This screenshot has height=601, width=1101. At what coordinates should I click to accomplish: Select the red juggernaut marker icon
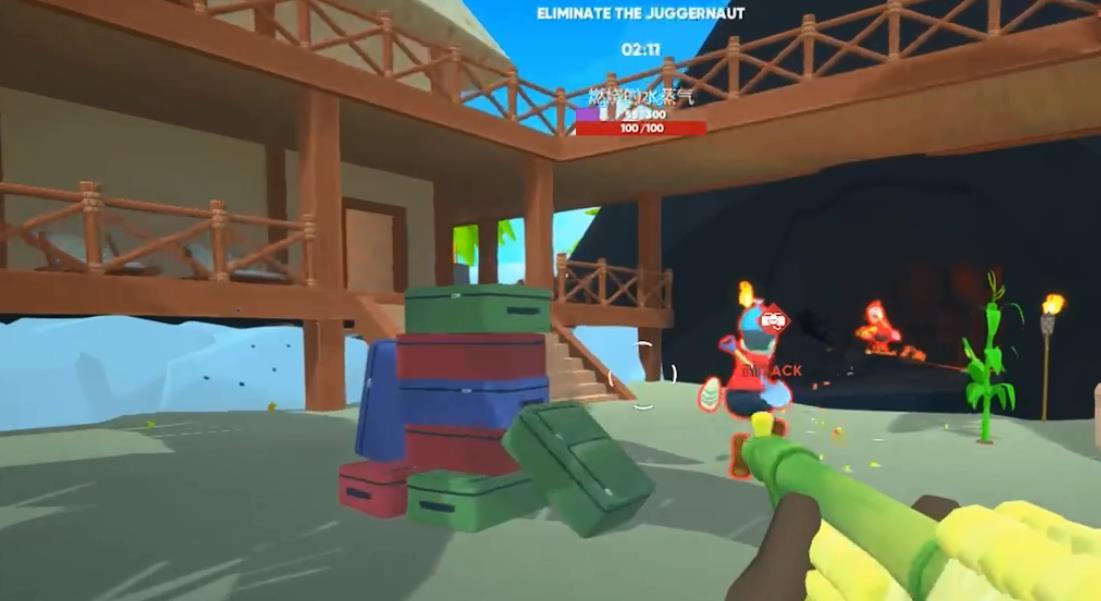pos(772,320)
